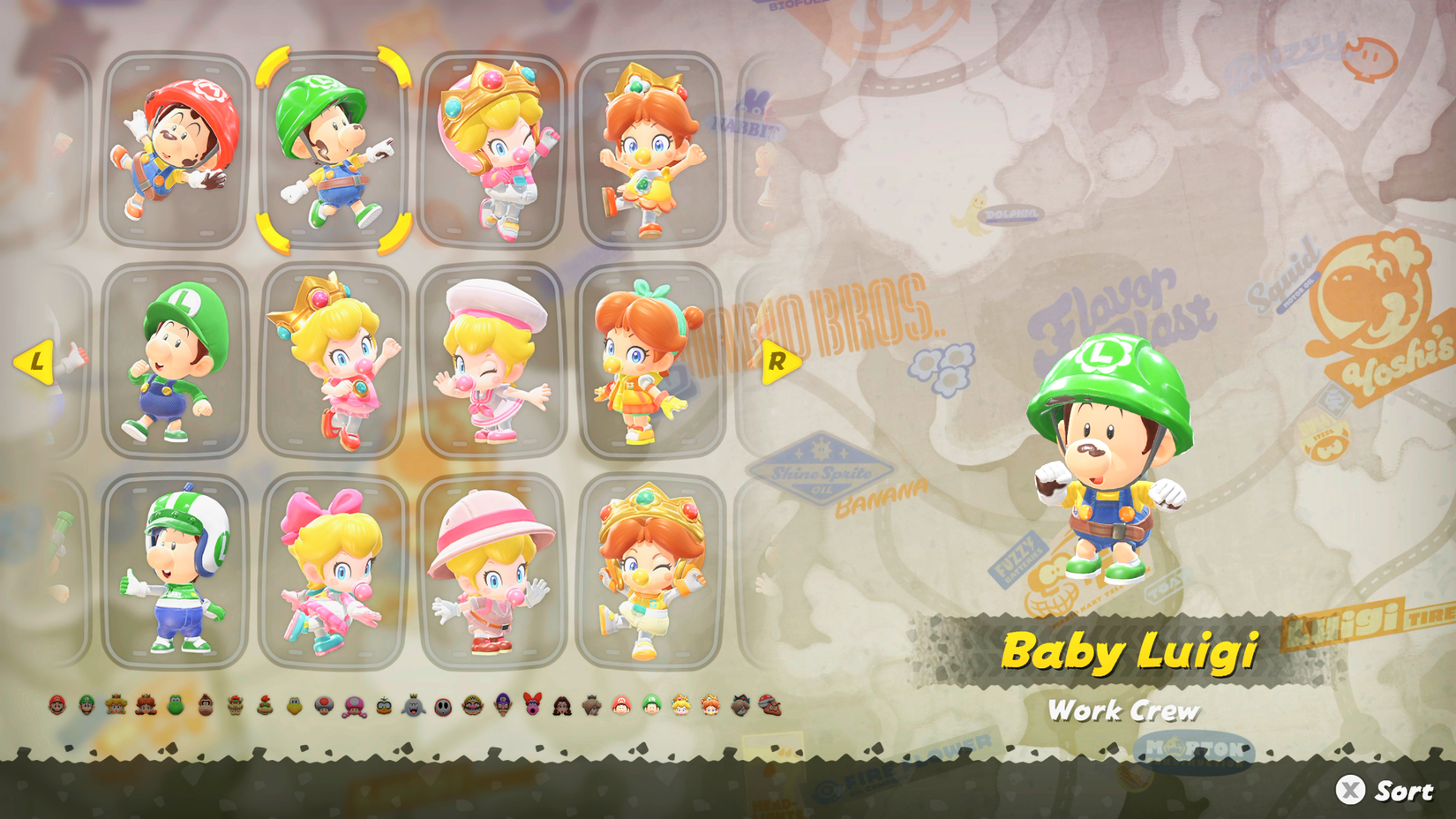The height and width of the screenshot is (819, 1456).
Task: Pick the King Boo head icon
Action: coord(415,706)
